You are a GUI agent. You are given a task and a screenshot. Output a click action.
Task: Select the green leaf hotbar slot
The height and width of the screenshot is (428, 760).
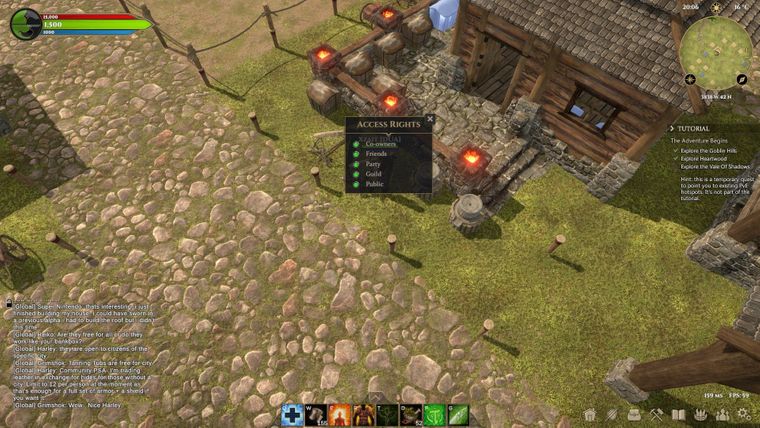pos(458,414)
